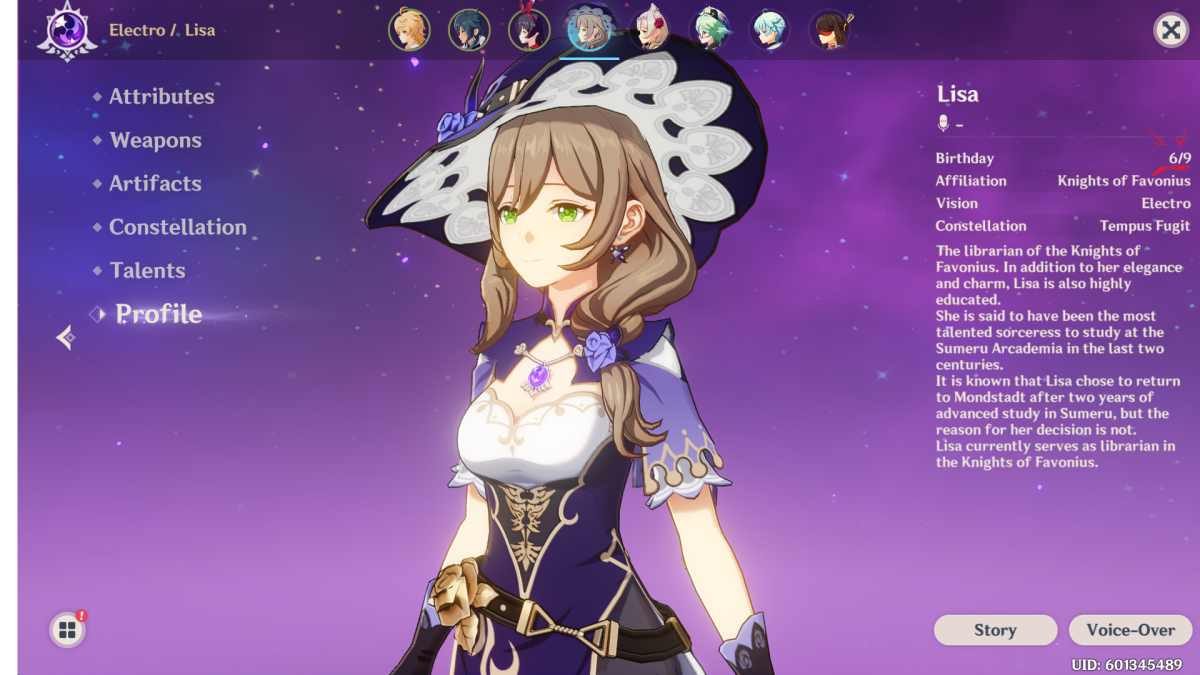Choose Chongyun's light-blue-haired portrait

[770, 29]
